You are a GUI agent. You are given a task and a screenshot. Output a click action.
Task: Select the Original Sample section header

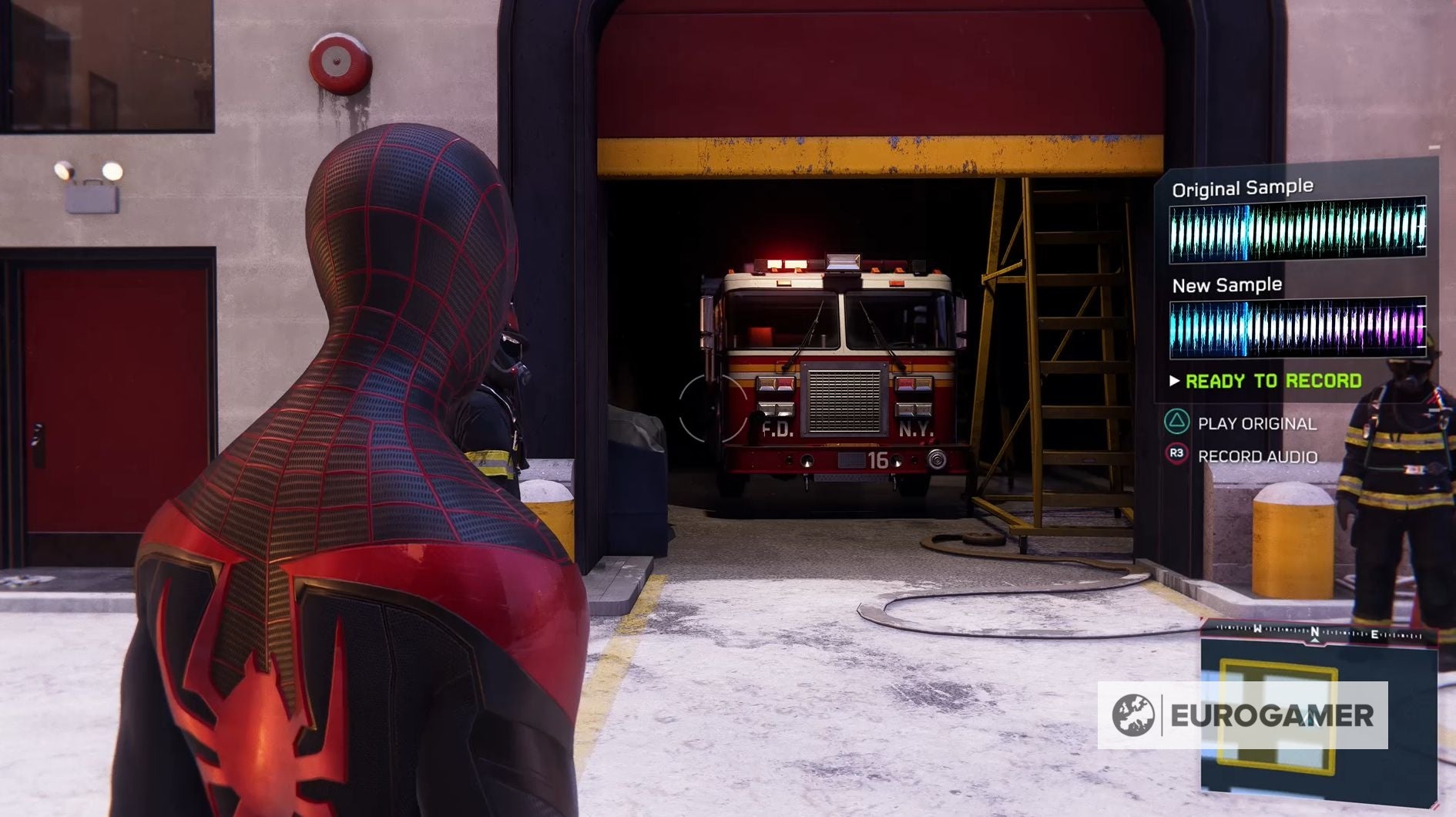pos(1243,187)
